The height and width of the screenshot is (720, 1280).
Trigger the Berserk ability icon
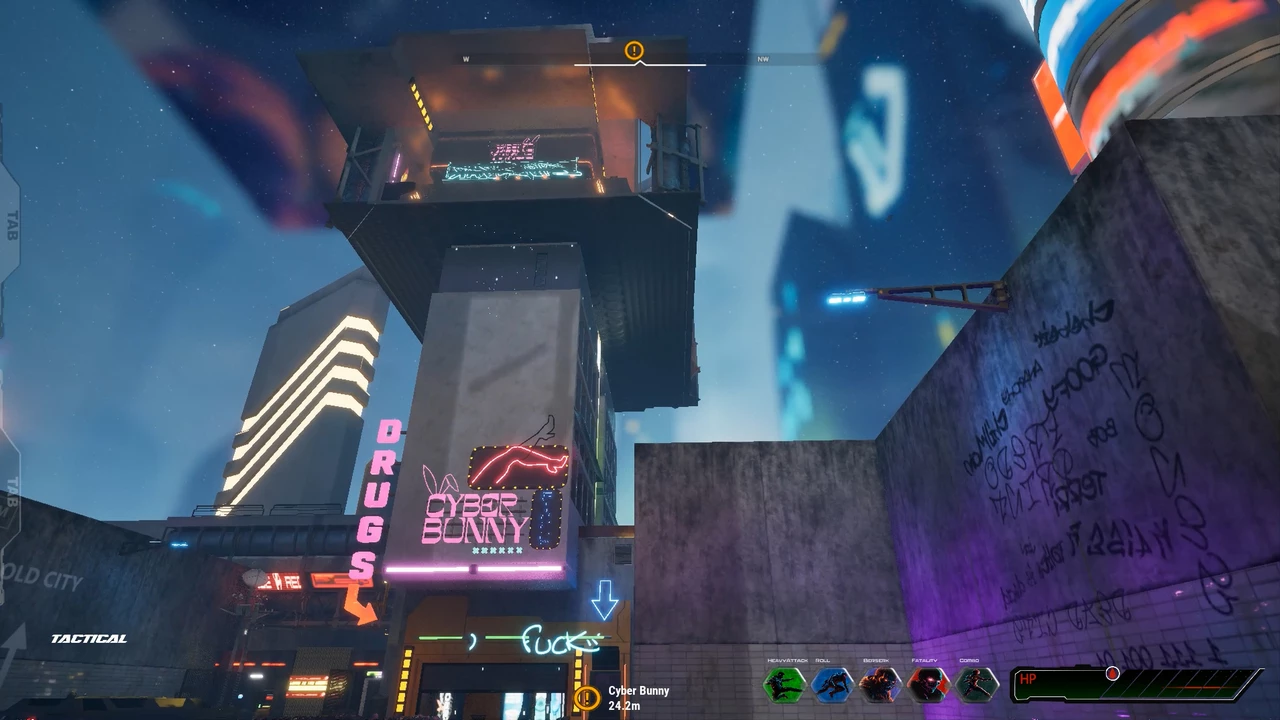tap(880, 685)
